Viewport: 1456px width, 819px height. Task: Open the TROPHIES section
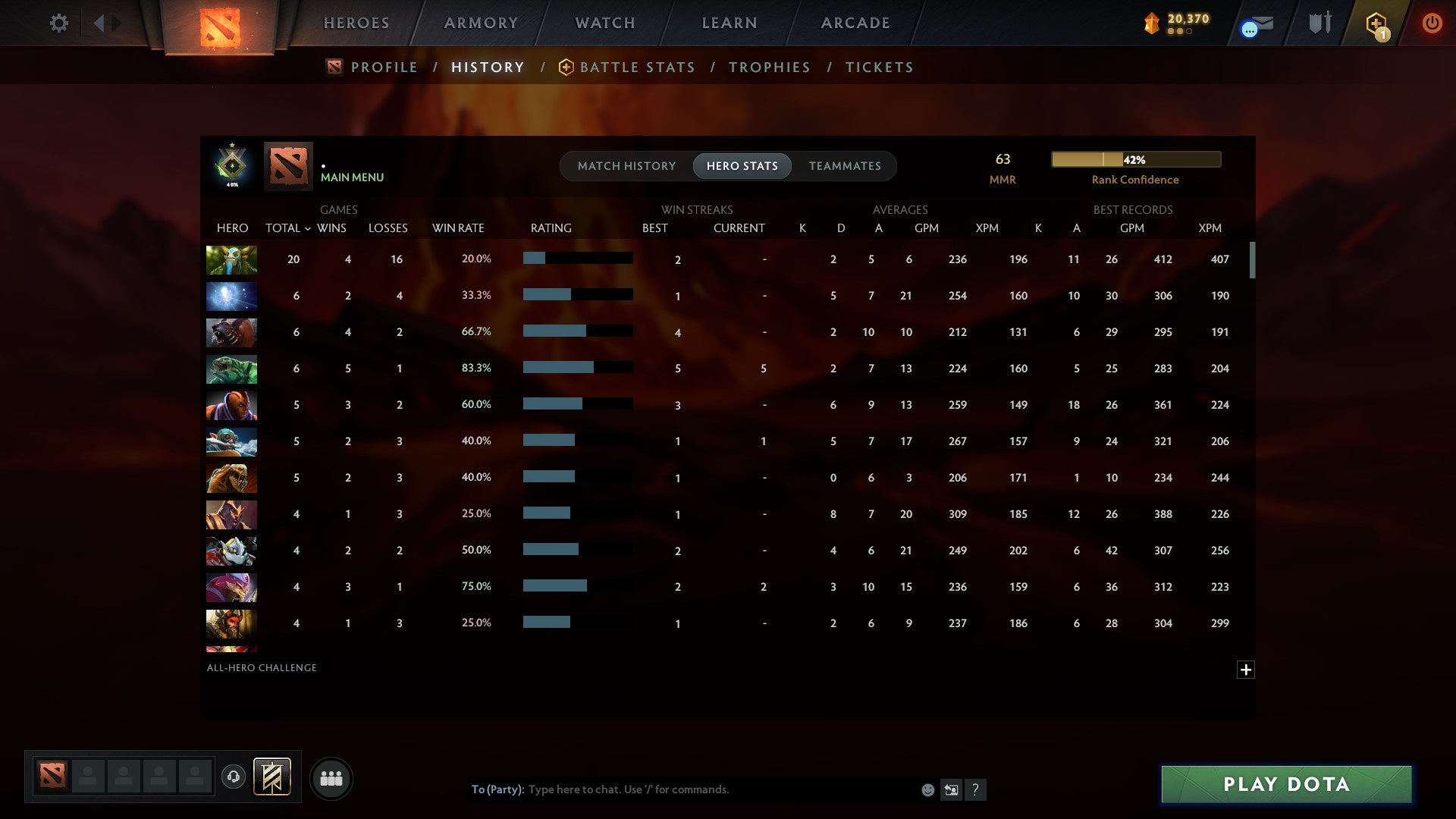tap(769, 67)
